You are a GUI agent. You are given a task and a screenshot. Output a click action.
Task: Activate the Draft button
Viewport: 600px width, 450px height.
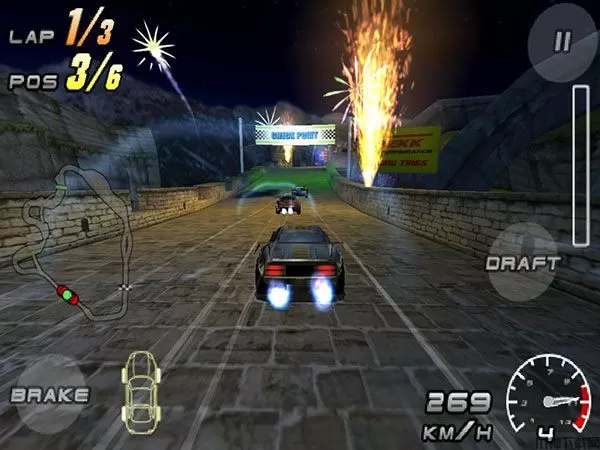(521, 263)
